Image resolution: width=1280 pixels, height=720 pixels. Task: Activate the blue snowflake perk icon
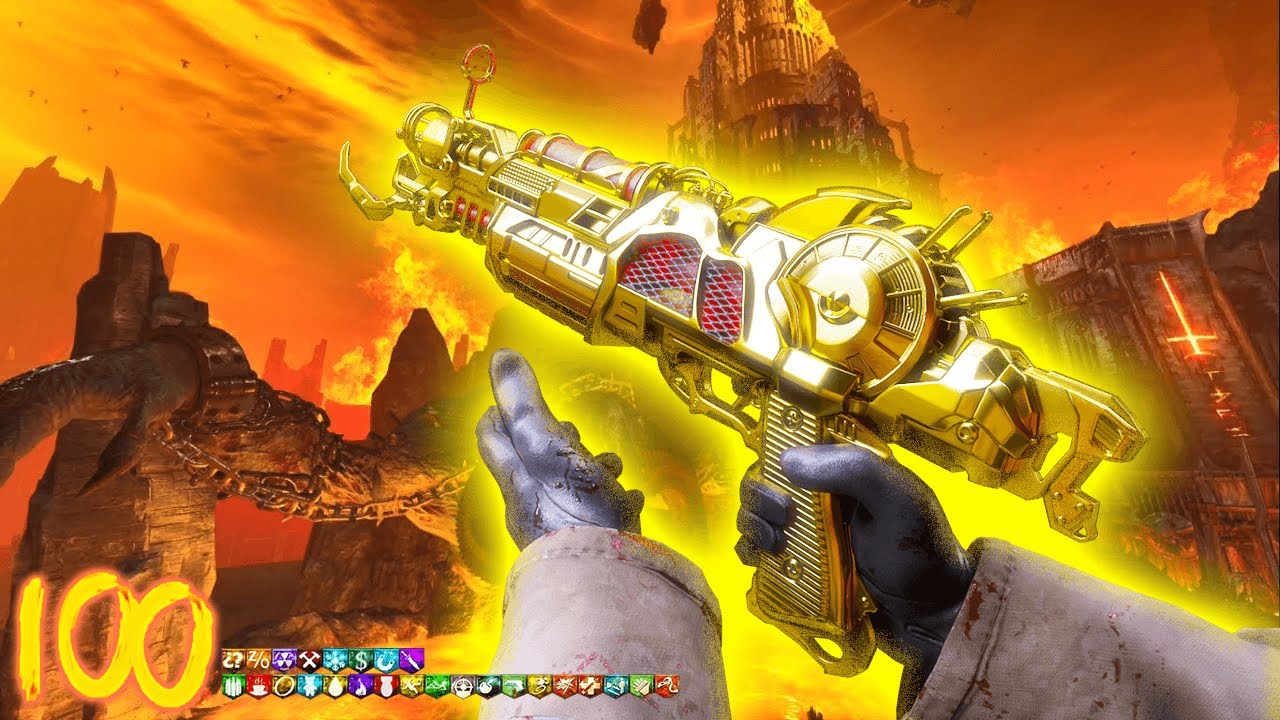pyautogui.click(x=335, y=660)
